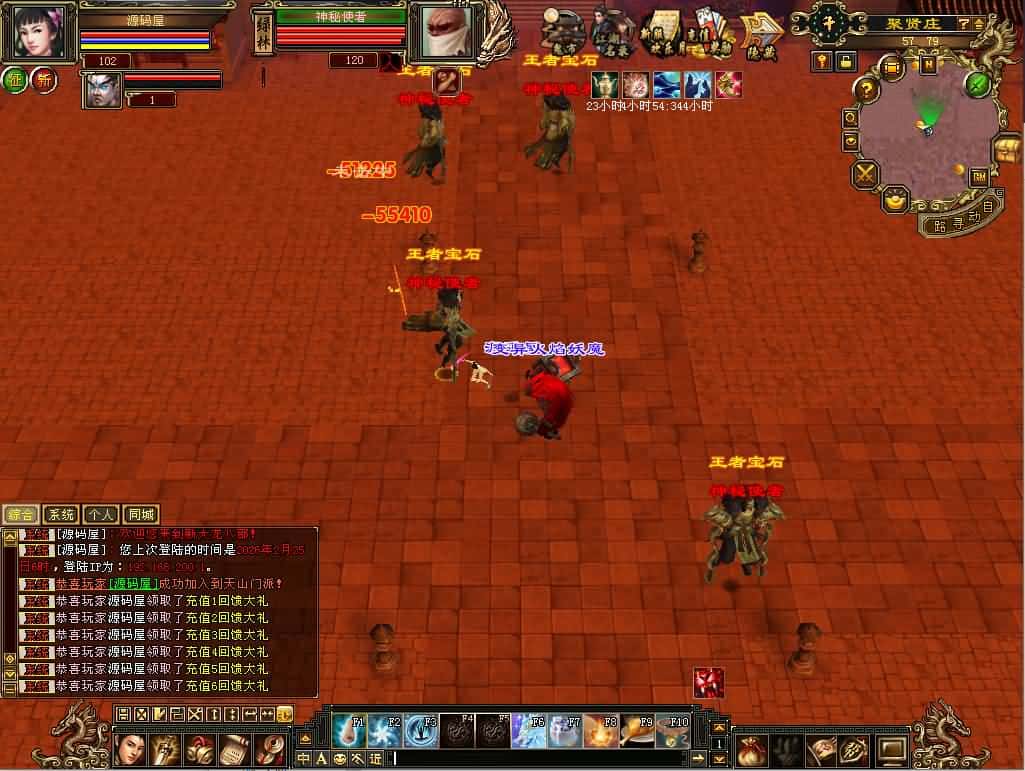Select the 同城 chat tab

[142, 515]
